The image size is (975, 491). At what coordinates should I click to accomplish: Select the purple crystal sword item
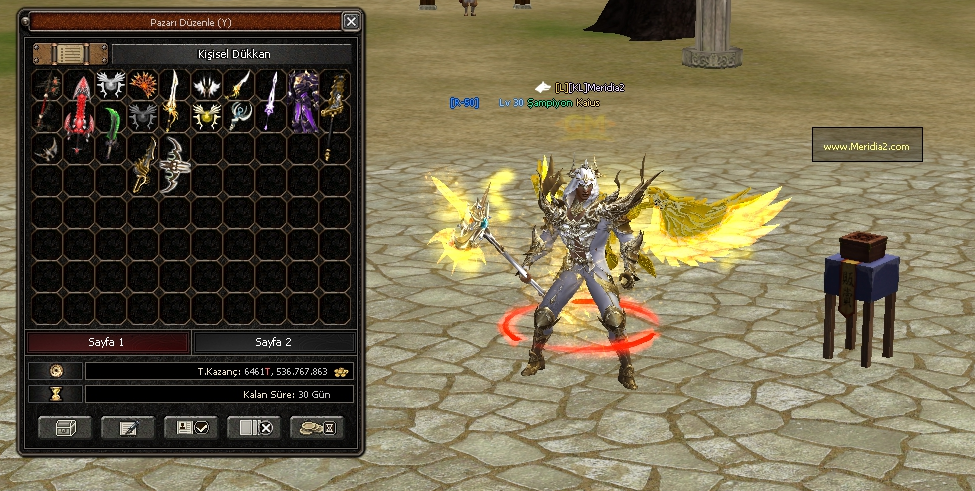coord(271,101)
